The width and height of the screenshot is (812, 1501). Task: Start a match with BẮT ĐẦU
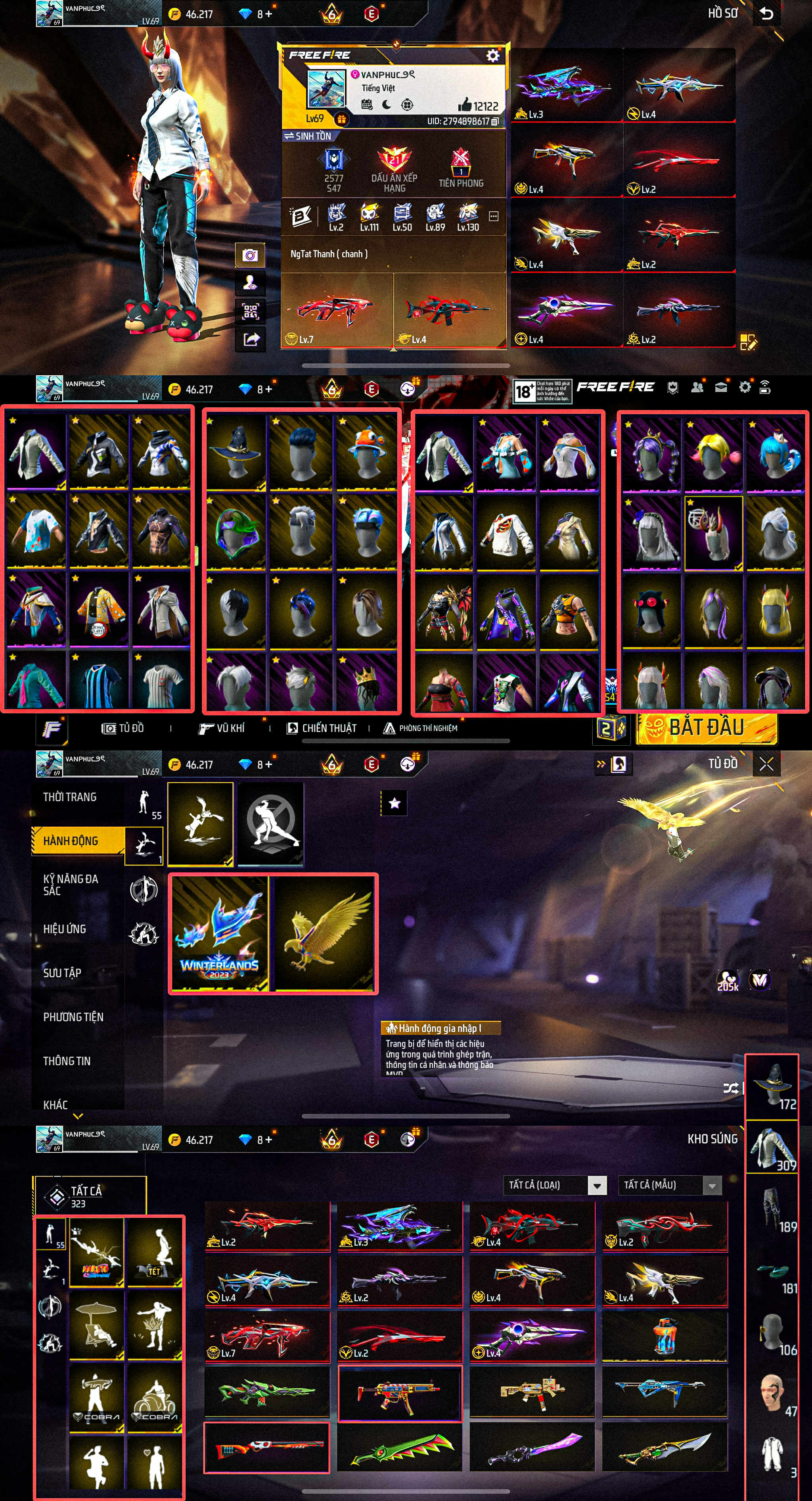click(706, 727)
